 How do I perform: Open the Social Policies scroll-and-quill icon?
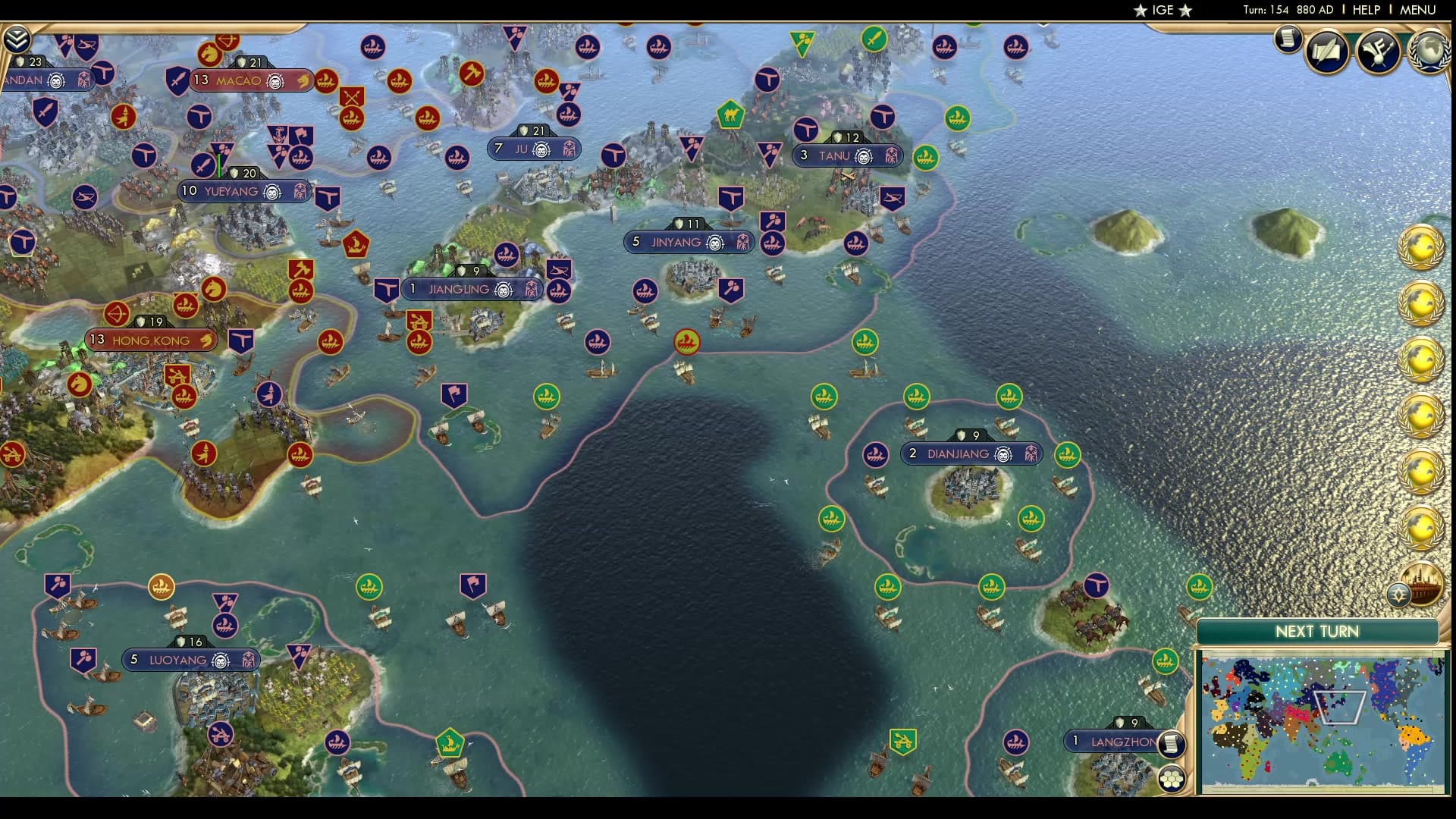click(1327, 50)
